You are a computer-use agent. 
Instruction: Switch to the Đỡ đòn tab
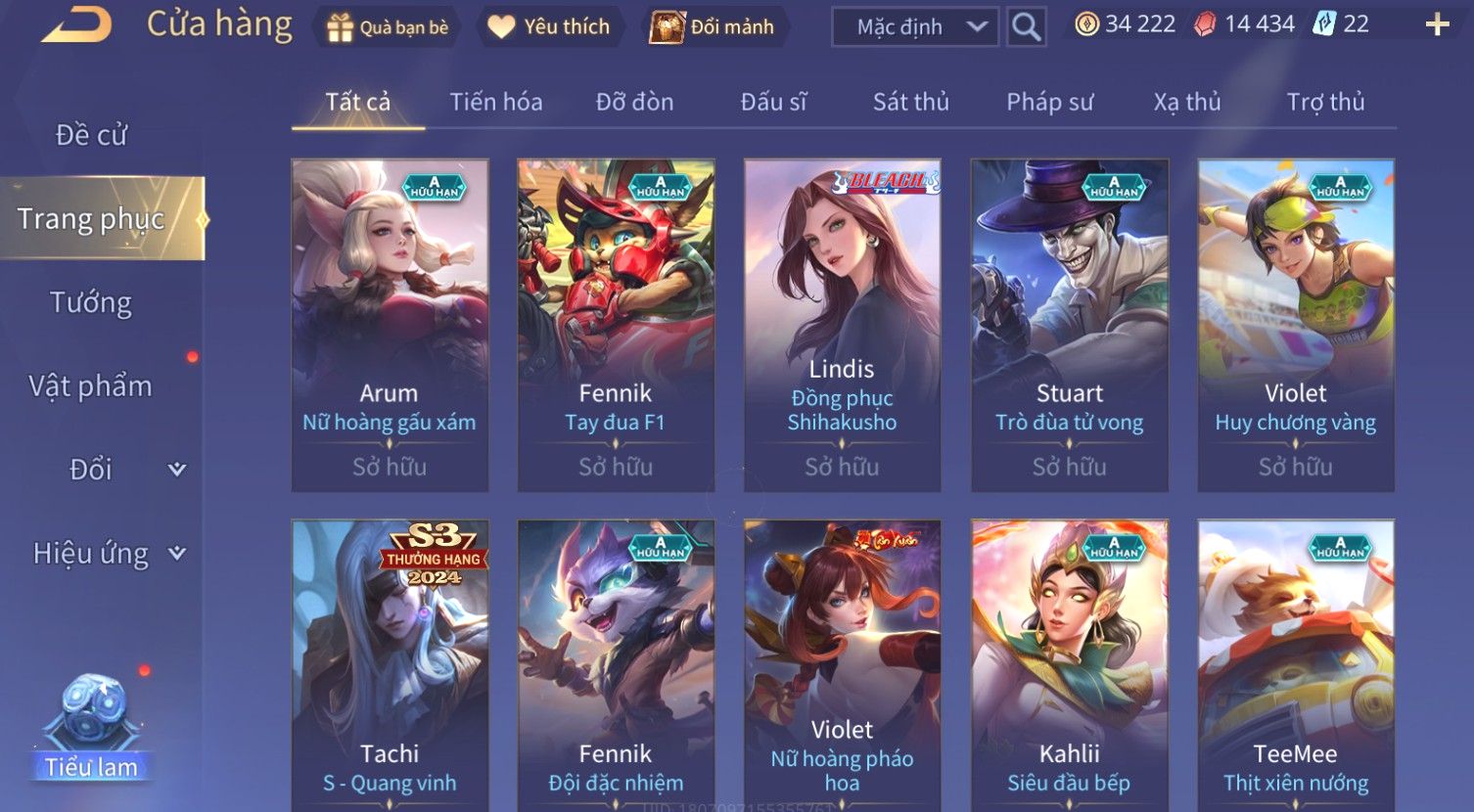[x=634, y=102]
